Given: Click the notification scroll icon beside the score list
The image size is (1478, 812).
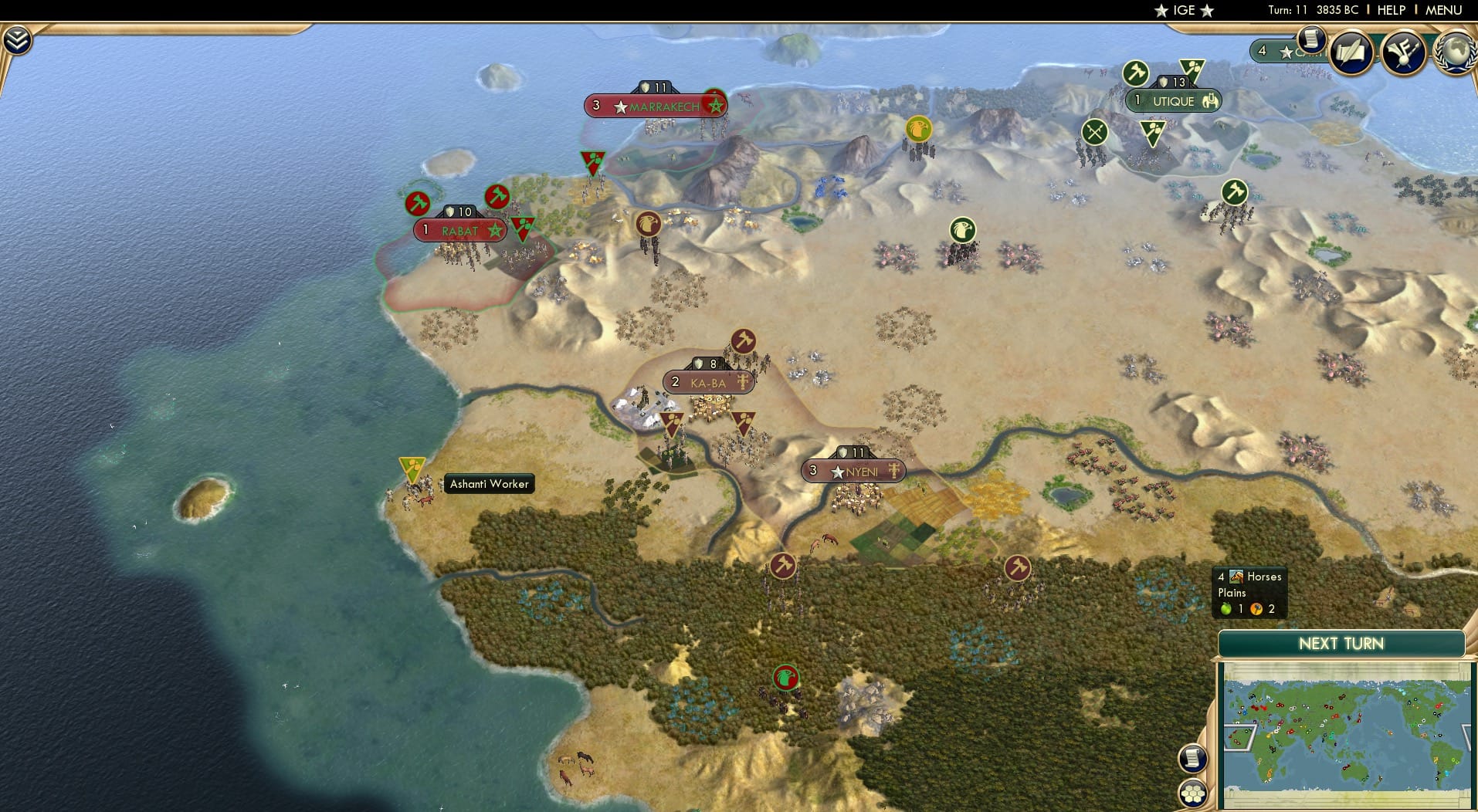Looking at the screenshot, I should pyautogui.click(x=1311, y=40).
